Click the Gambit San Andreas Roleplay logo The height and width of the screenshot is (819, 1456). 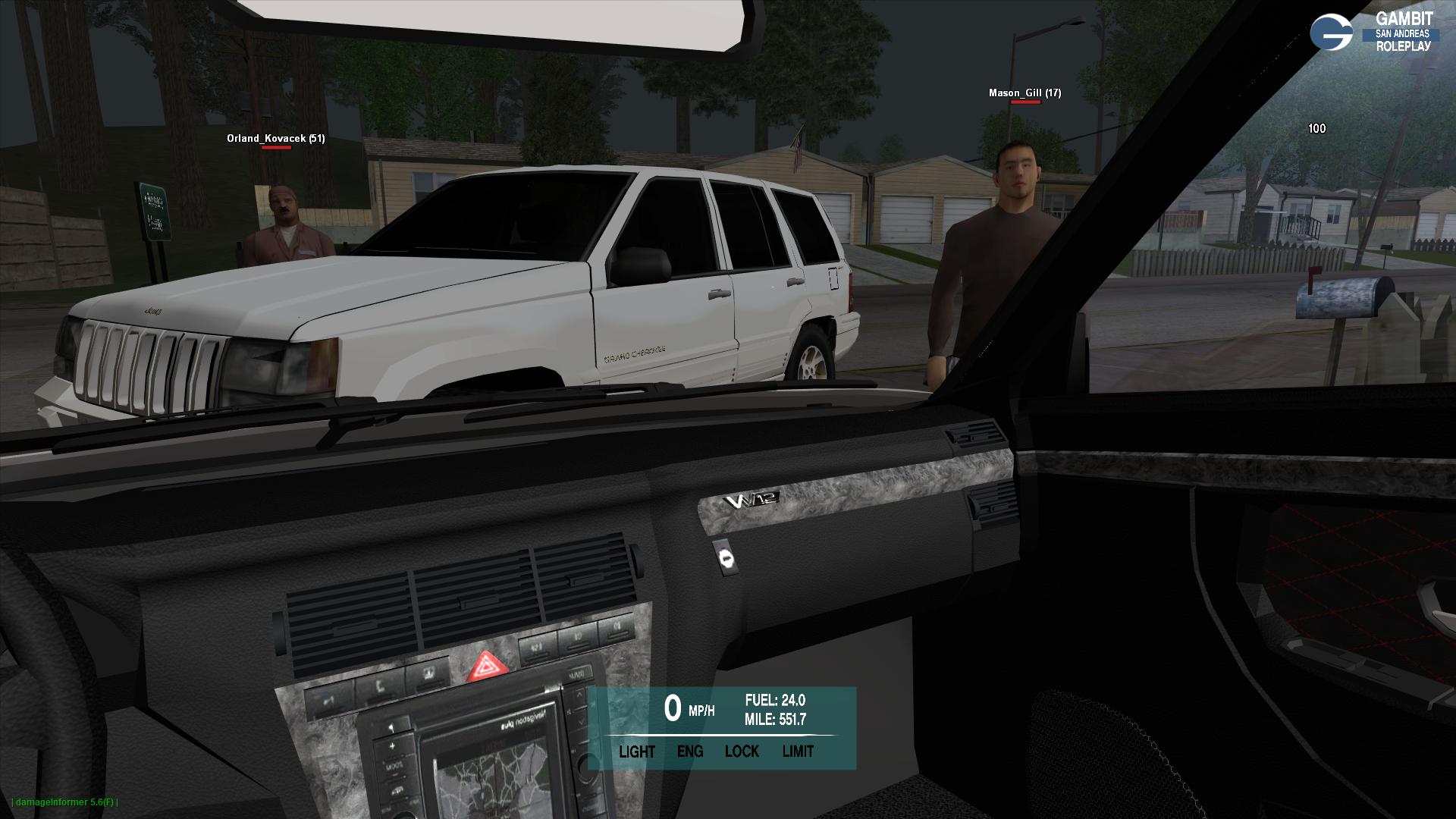pyautogui.click(x=1373, y=32)
